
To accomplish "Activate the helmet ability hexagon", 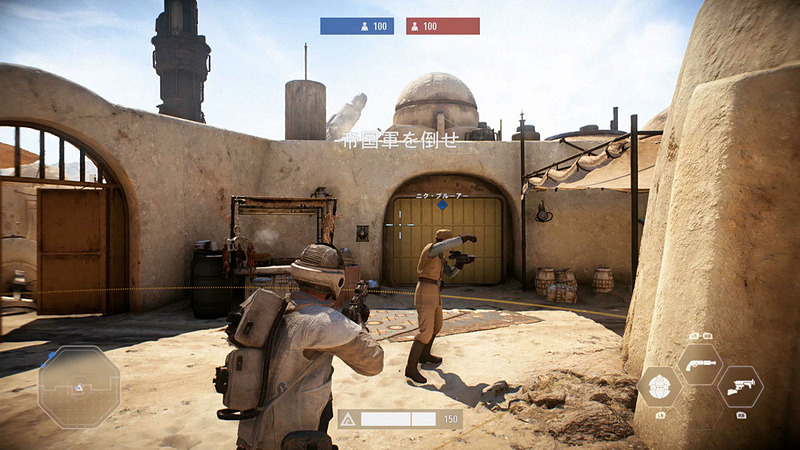I will [660, 387].
